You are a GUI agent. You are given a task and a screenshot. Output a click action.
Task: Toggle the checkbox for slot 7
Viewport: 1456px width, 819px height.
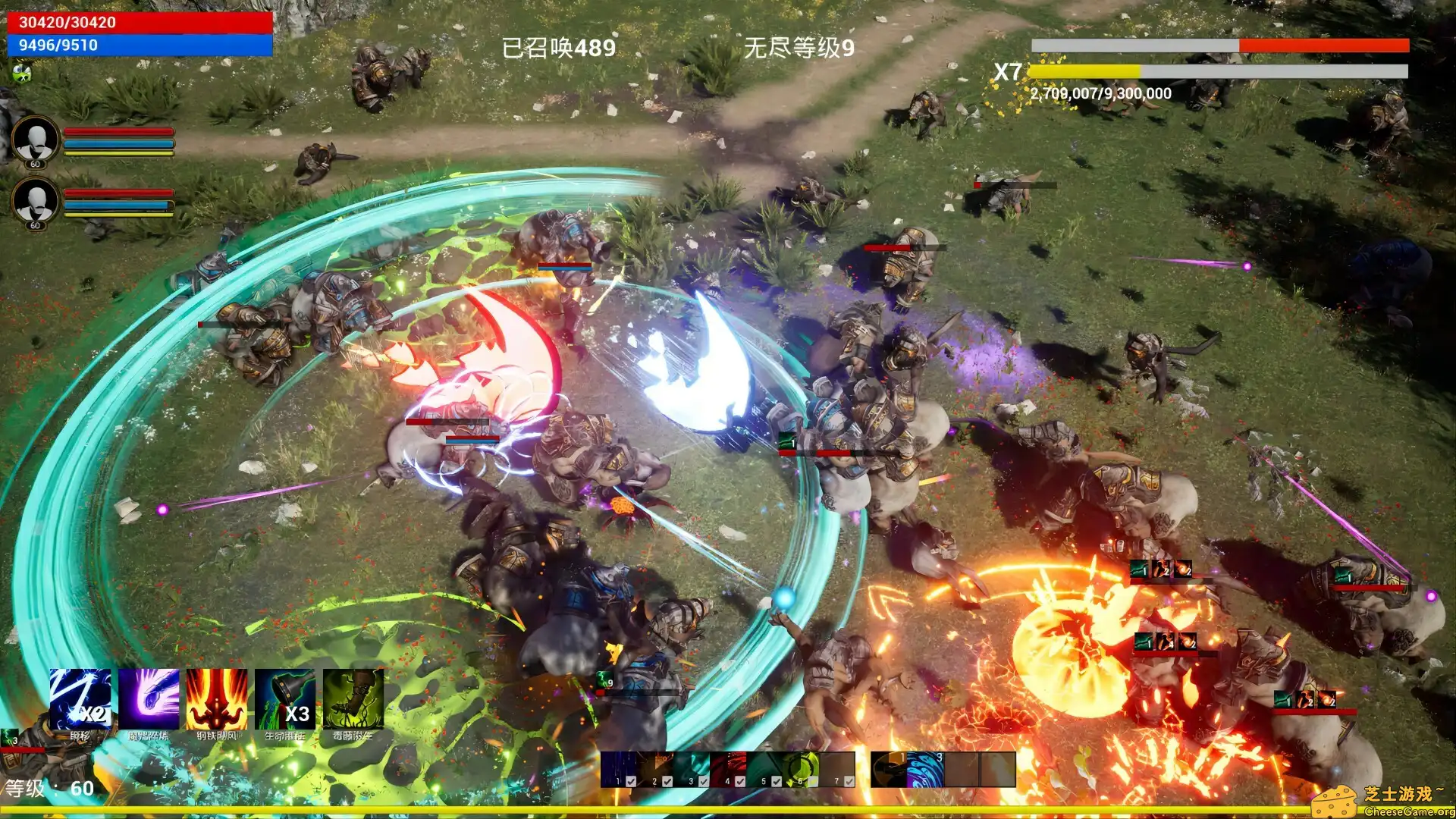coord(850,780)
